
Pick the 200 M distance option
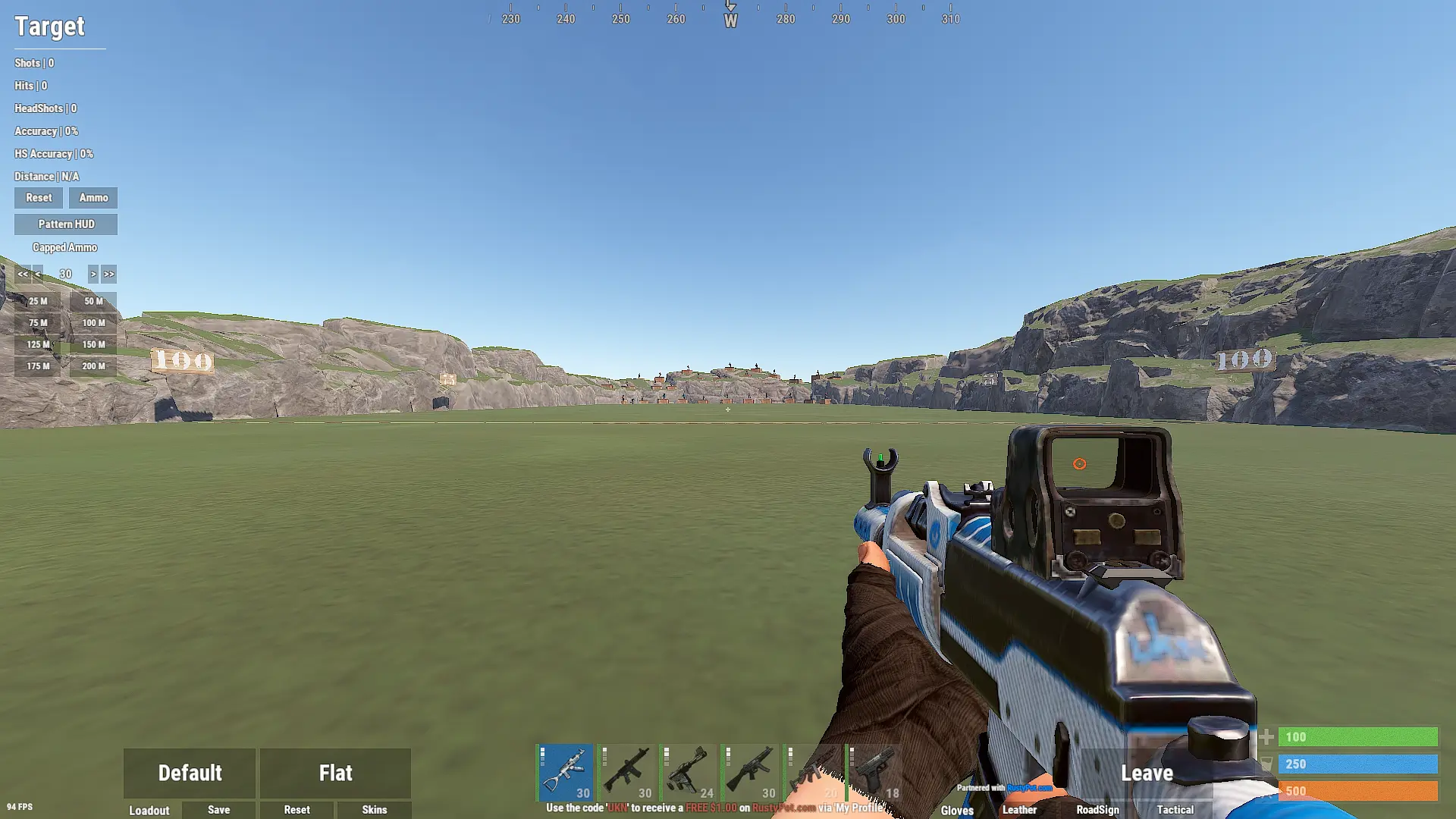coord(93,366)
